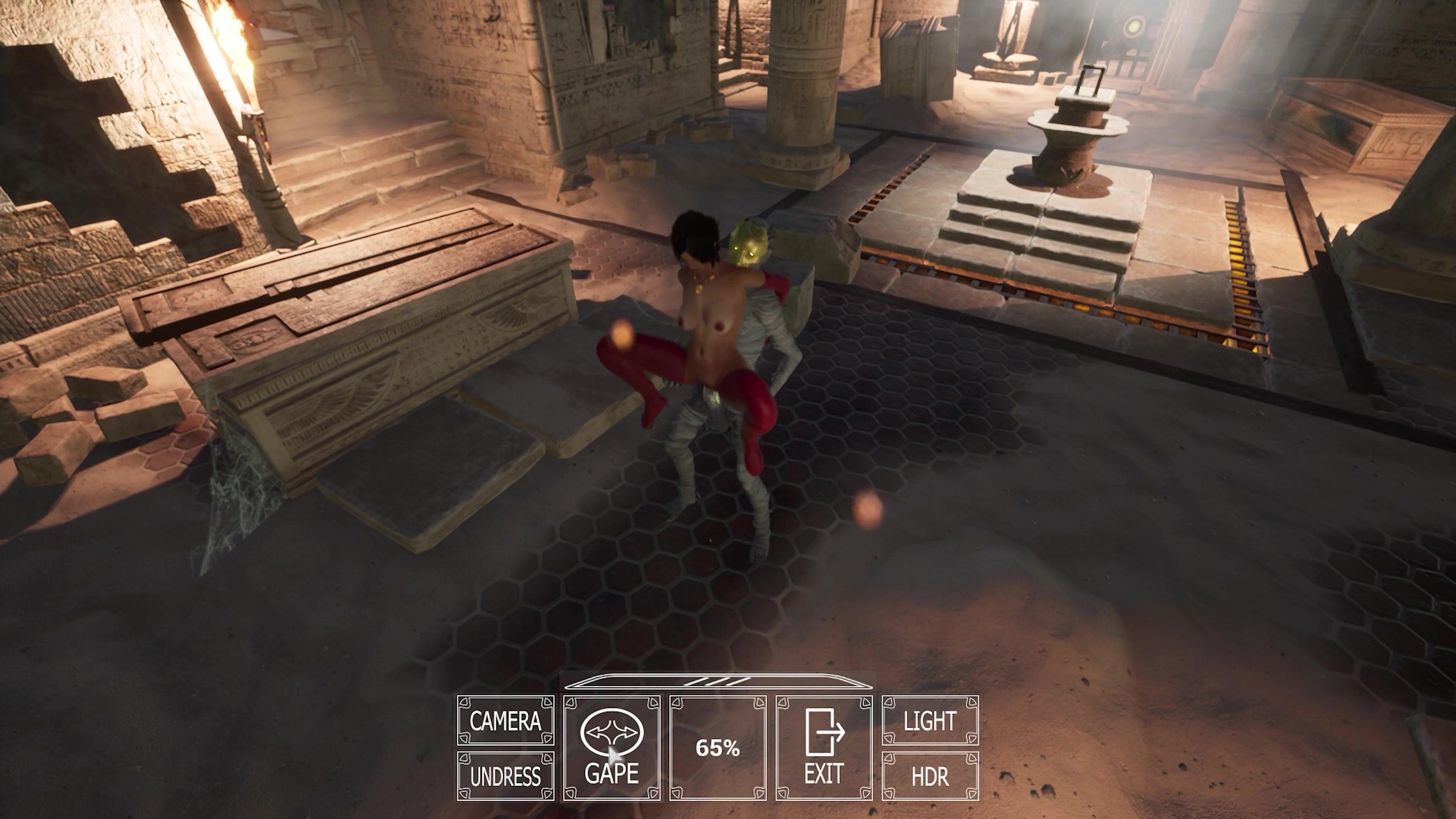
Task: Toggle the HDR setting
Action: click(x=930, y=777)
